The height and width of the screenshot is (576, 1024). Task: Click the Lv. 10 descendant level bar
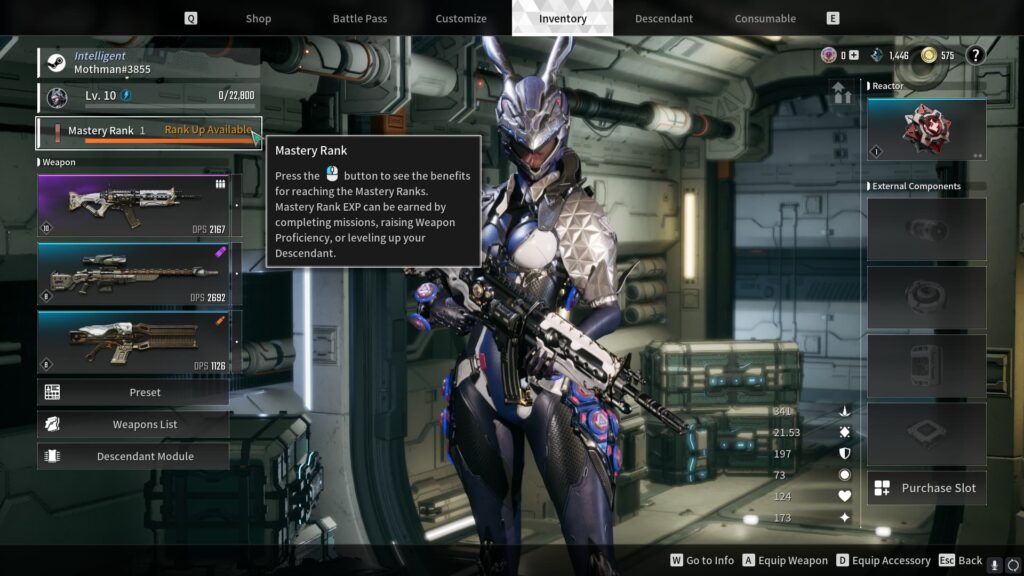pos(150,96)
